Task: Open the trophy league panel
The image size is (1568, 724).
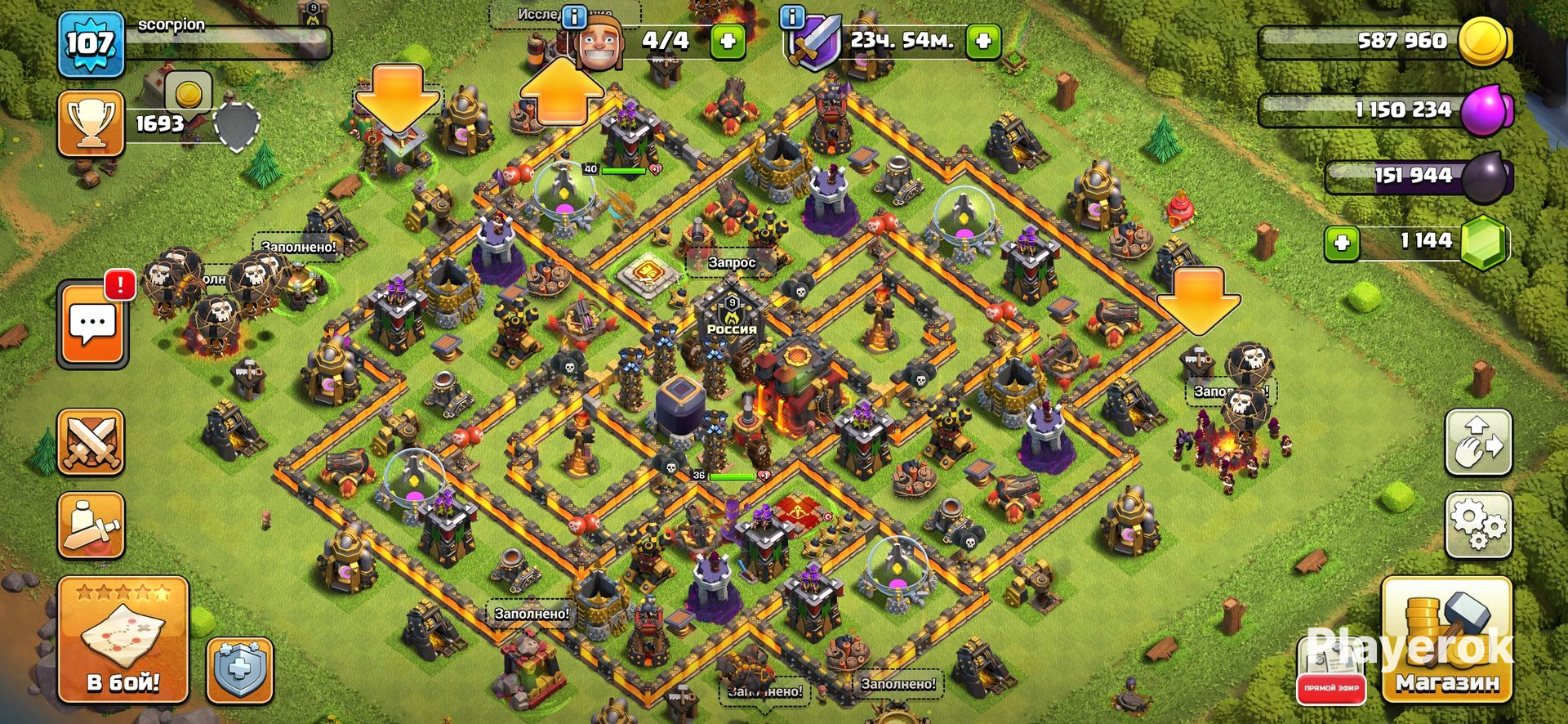Action: click(x=91, y=124)
